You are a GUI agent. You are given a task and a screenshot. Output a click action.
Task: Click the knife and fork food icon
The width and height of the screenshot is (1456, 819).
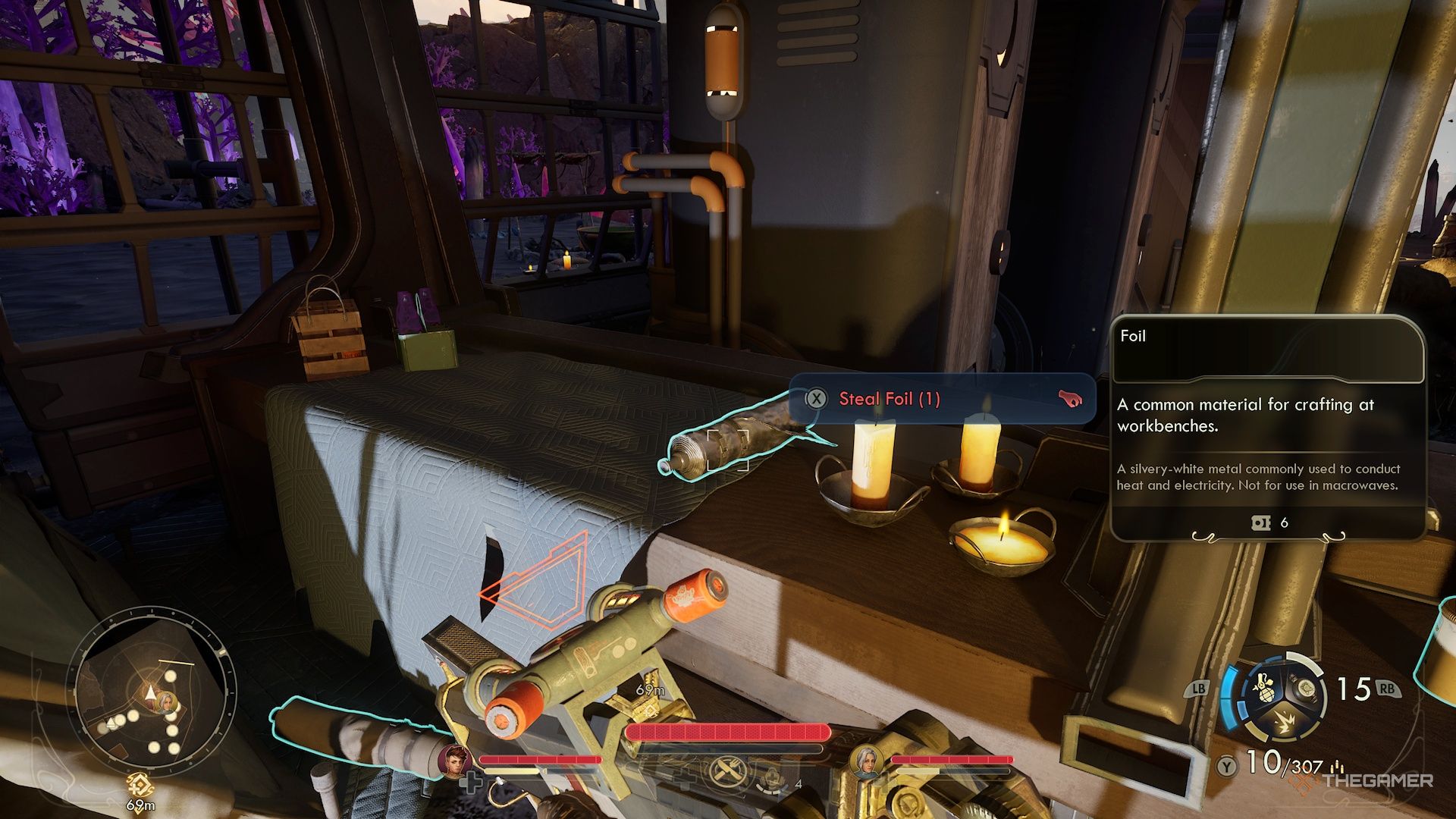pos(728,773)
